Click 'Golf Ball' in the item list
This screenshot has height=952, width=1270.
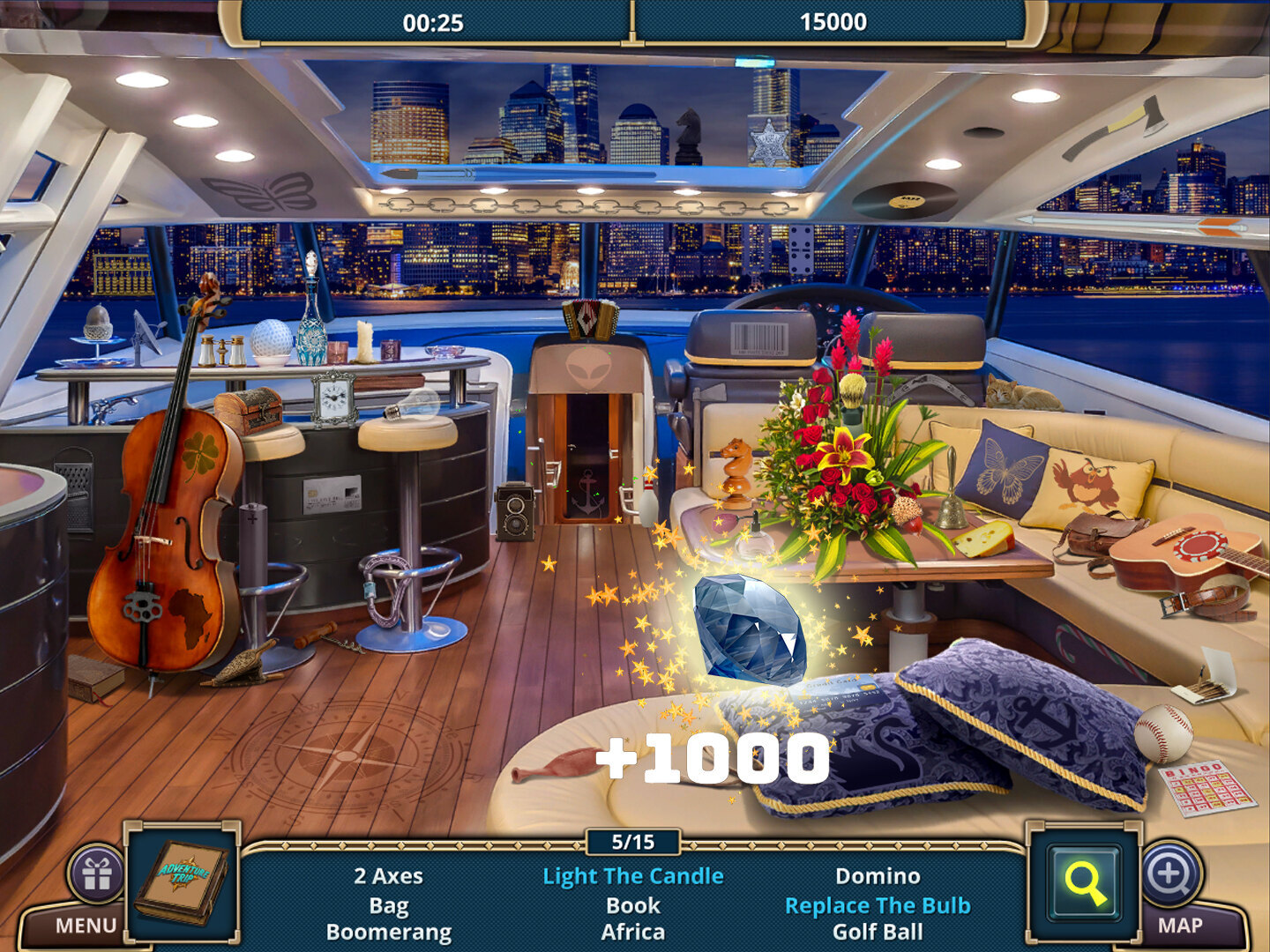click(878, 932)
